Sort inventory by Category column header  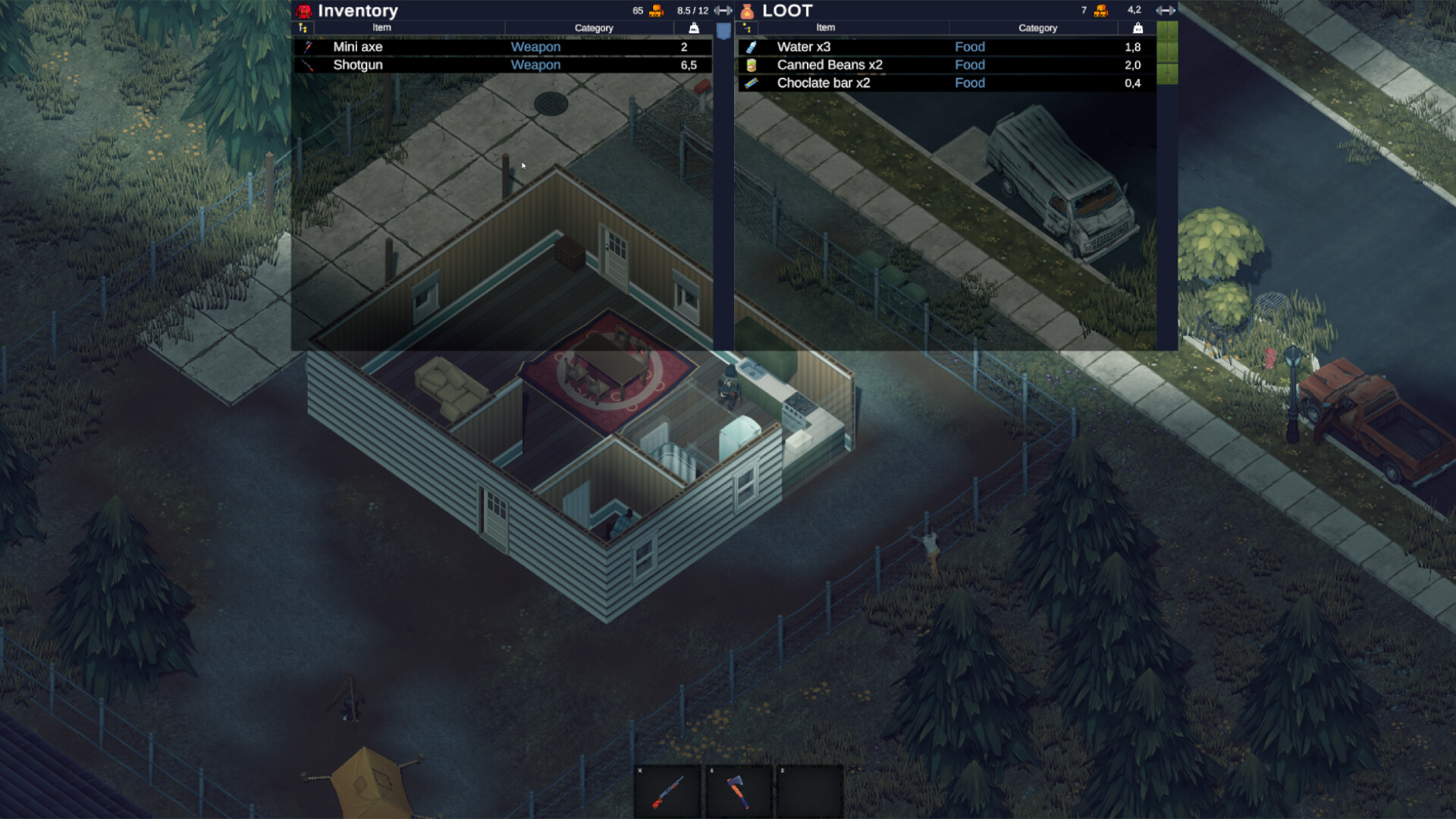[x=593, y=28]
